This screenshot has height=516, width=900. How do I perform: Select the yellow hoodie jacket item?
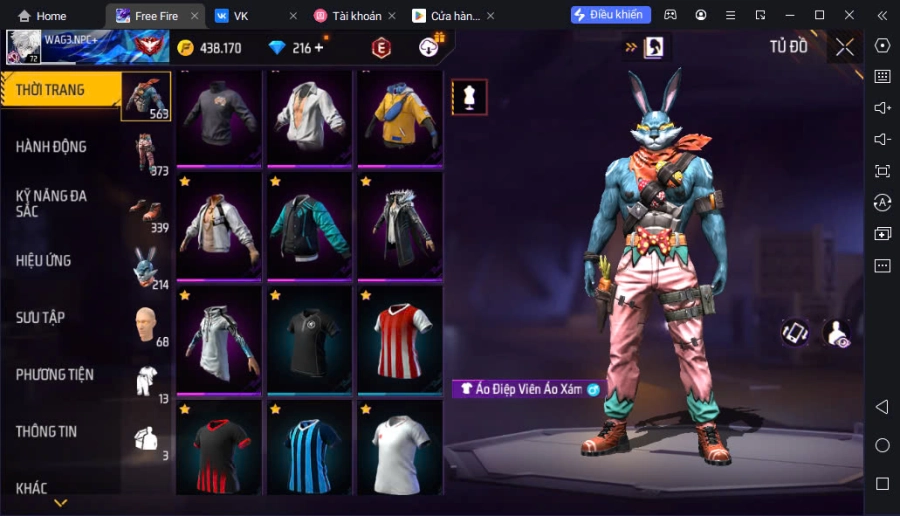coord(400,118)
